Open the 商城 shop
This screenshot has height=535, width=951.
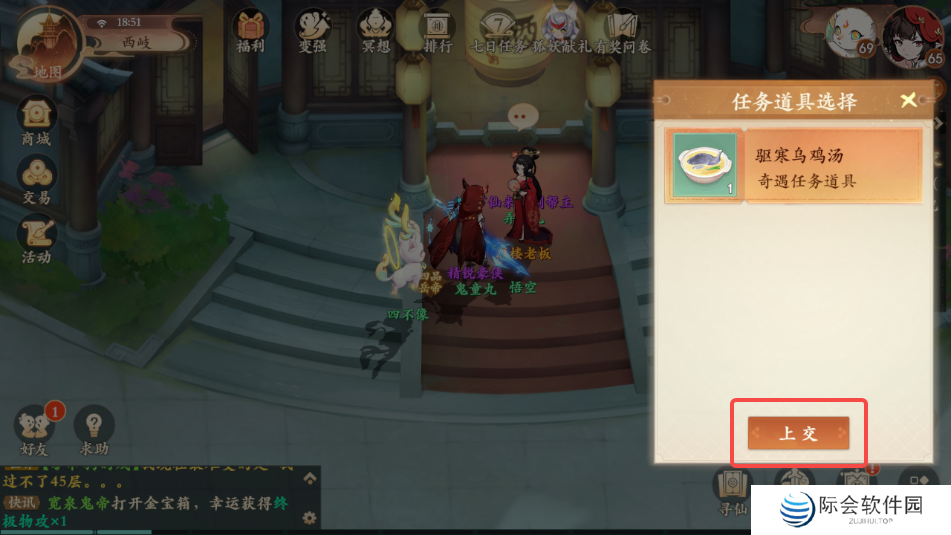[36, 120]
